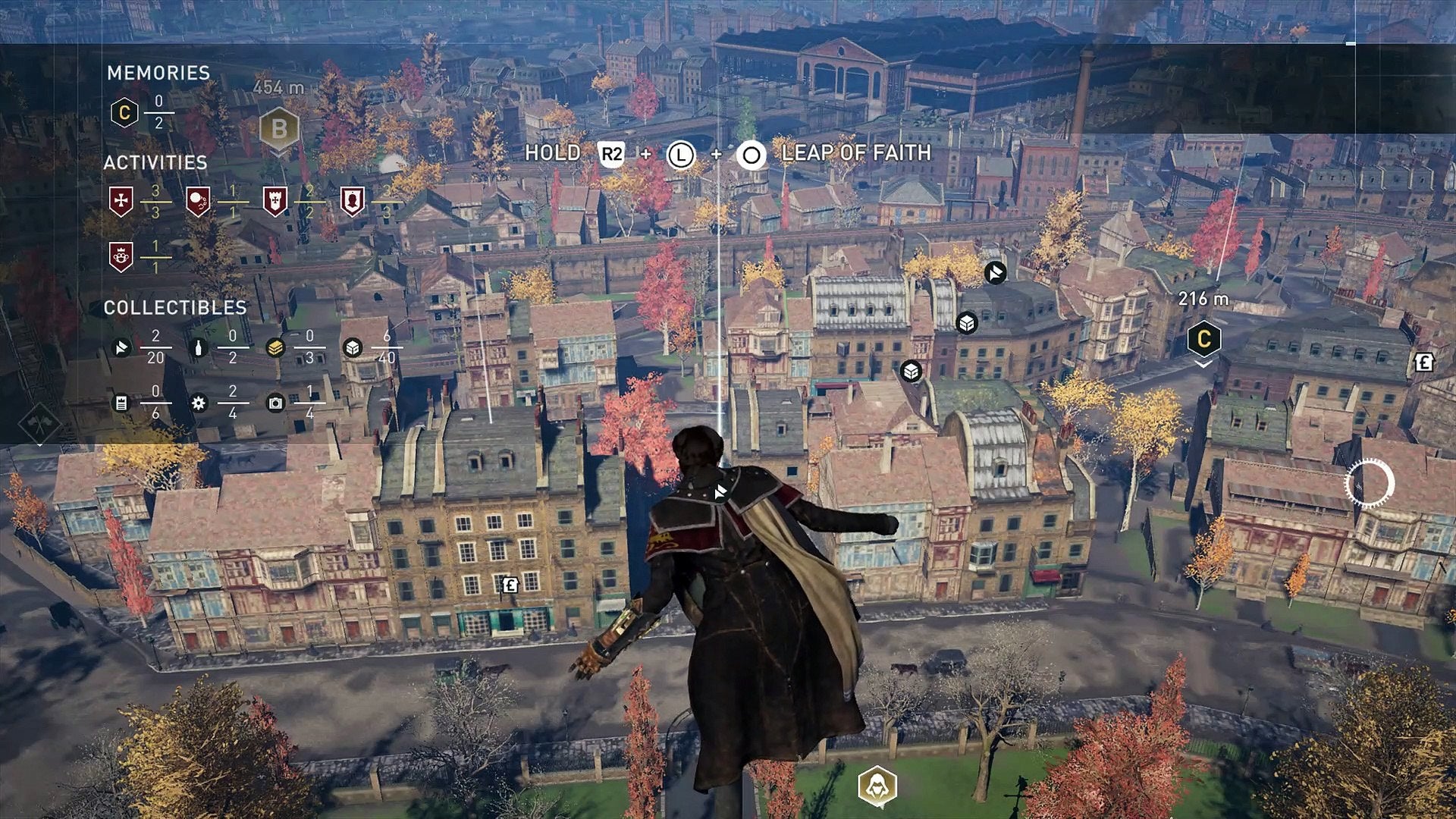Click the white cog ring marker
The width and height of the screenshot is (1456, 819).
click(1370, 483)
